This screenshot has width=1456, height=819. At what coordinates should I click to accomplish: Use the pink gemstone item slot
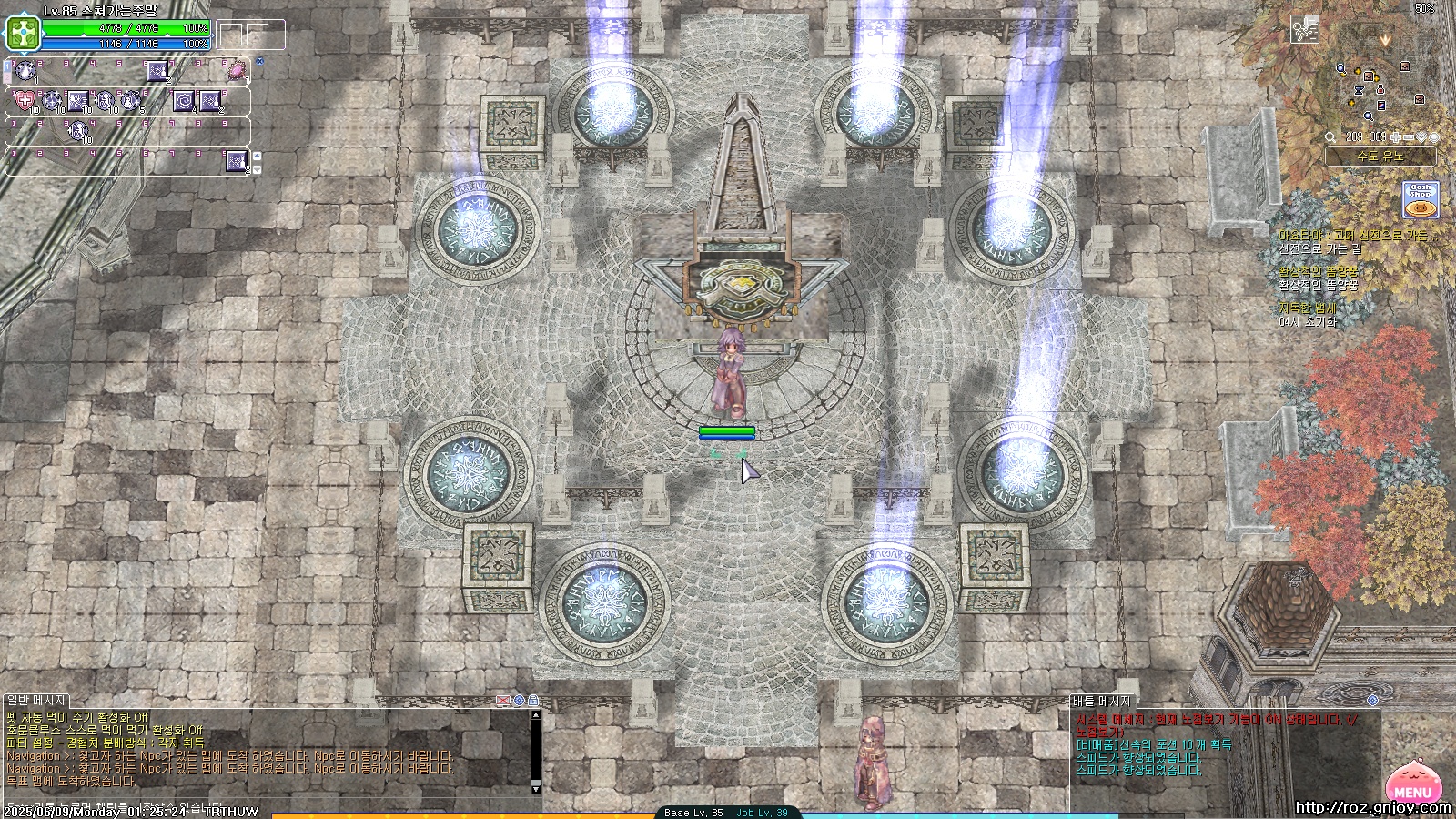[x=238, y=70]
